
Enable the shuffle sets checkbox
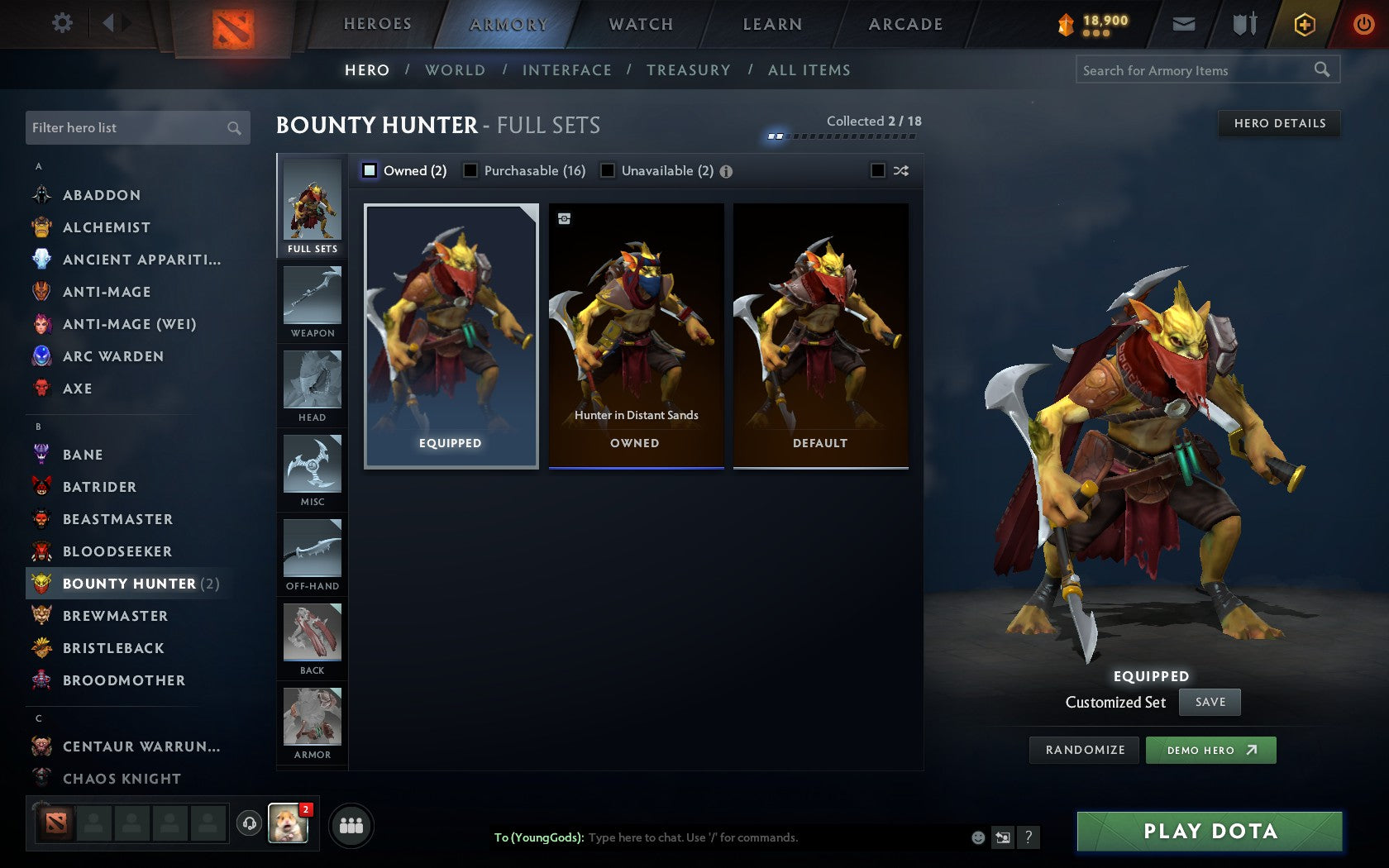point(879,170)
